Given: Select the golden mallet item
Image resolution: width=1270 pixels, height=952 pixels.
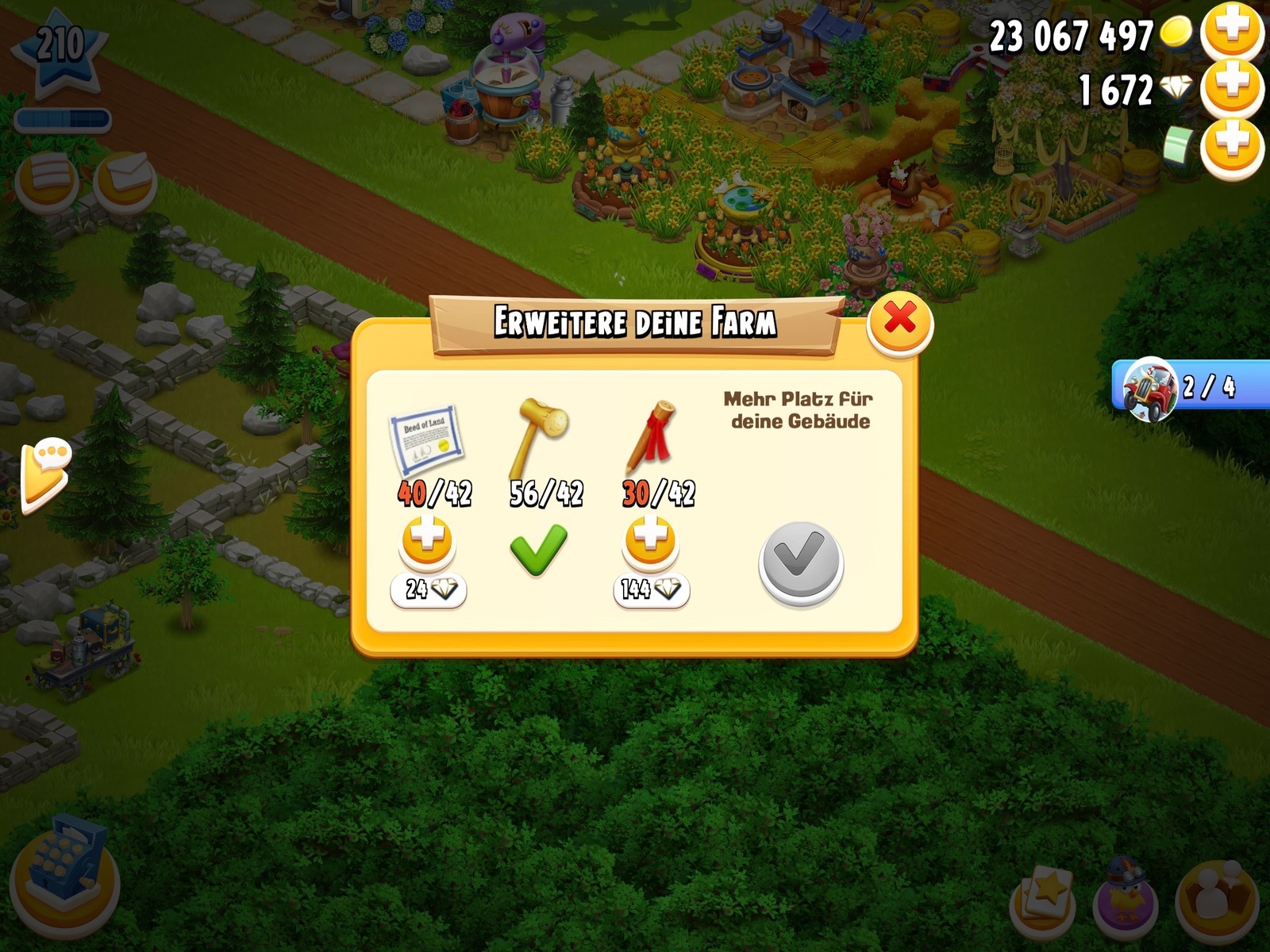Looking at the screenshot, I should [543, 434].
